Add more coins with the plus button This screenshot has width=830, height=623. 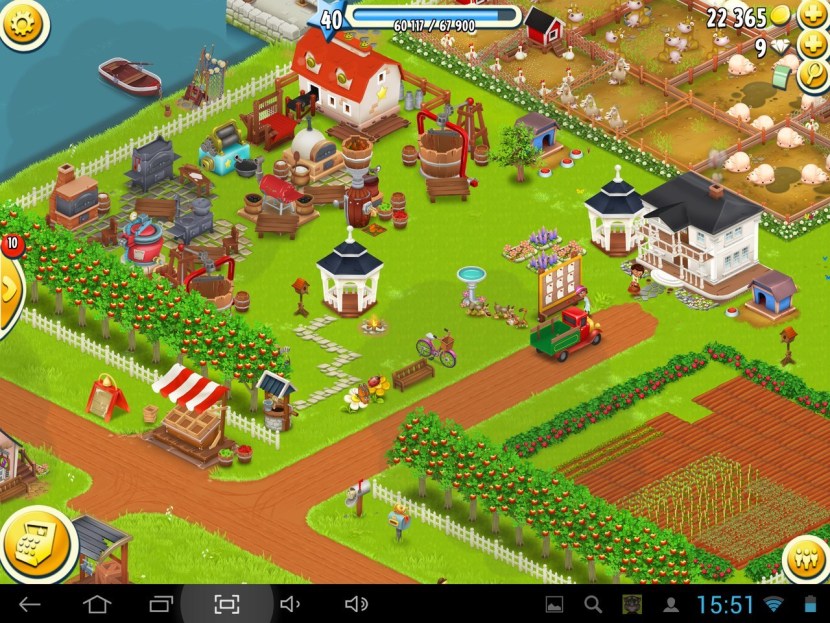pyautogui.click(x=812, y=16)
